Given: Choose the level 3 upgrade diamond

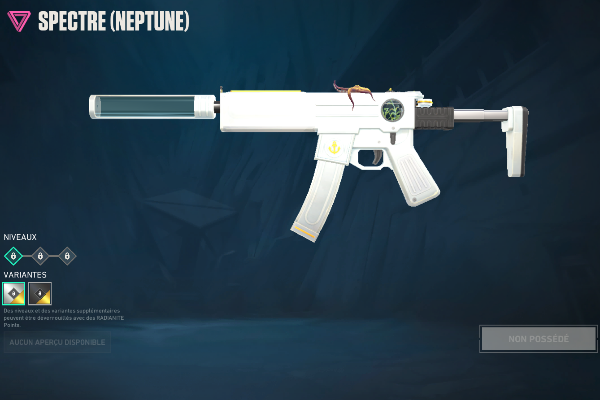Looking at the screenshot, I should 67,256.
